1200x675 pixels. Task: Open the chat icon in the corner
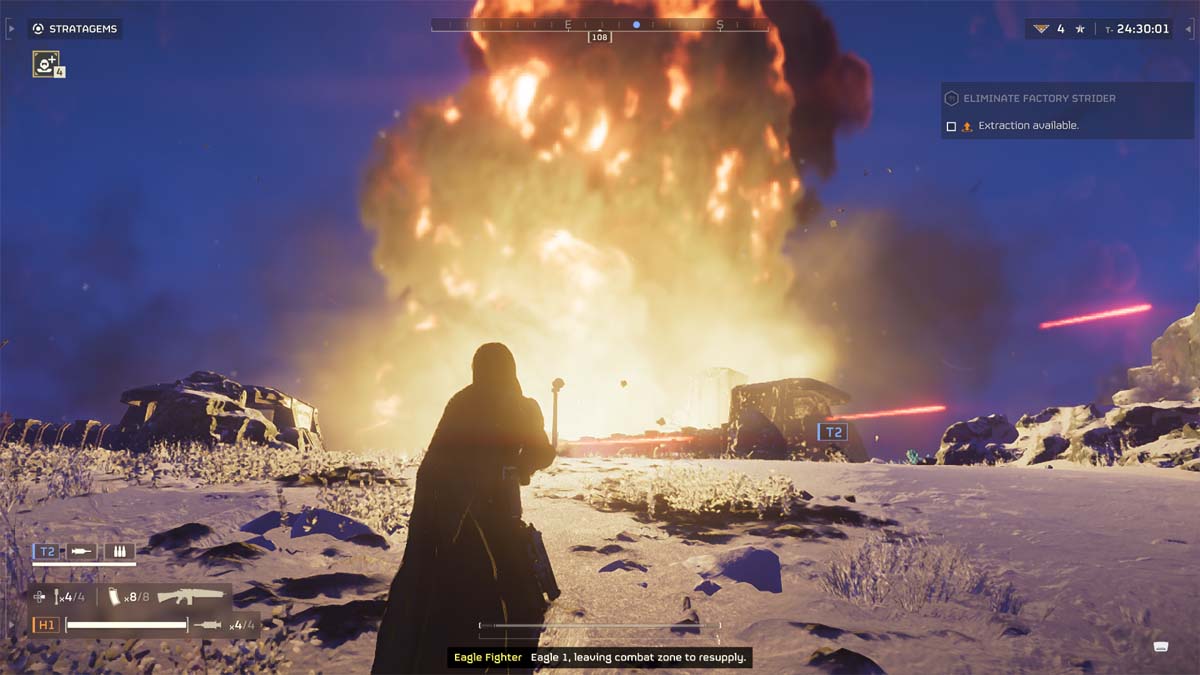1160,646
